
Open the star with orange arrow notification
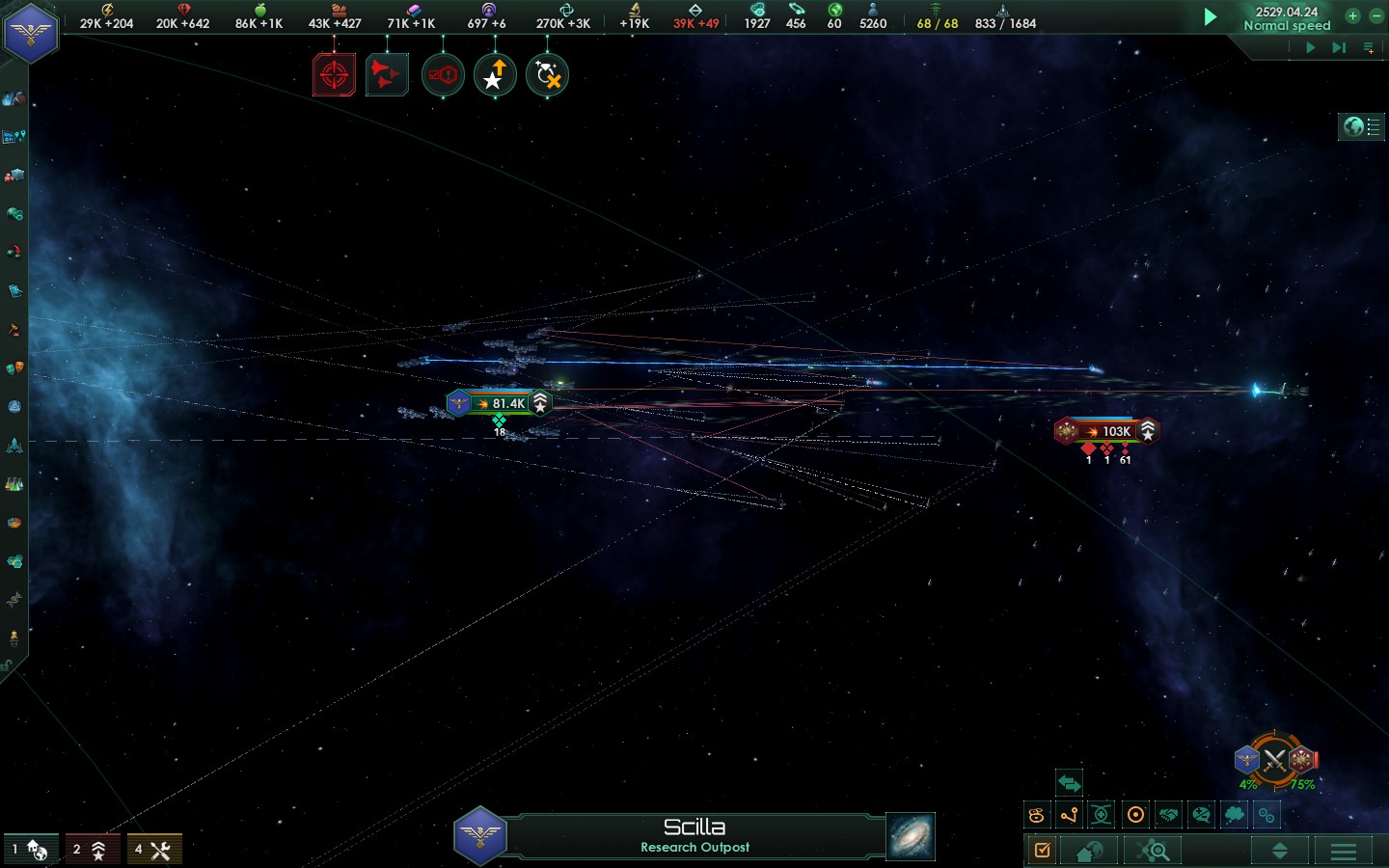495,75
